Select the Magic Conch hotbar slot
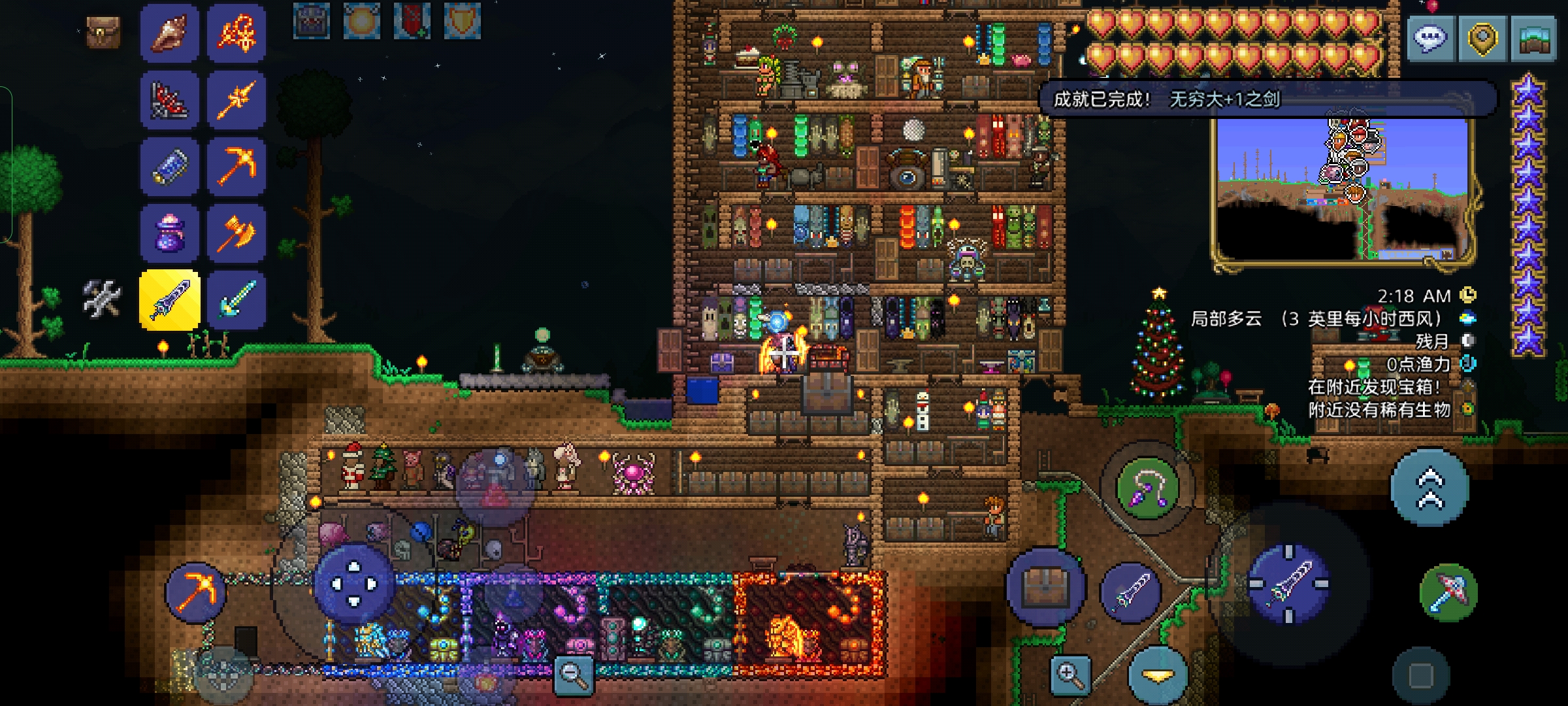1568x706 pixels. 169,33
